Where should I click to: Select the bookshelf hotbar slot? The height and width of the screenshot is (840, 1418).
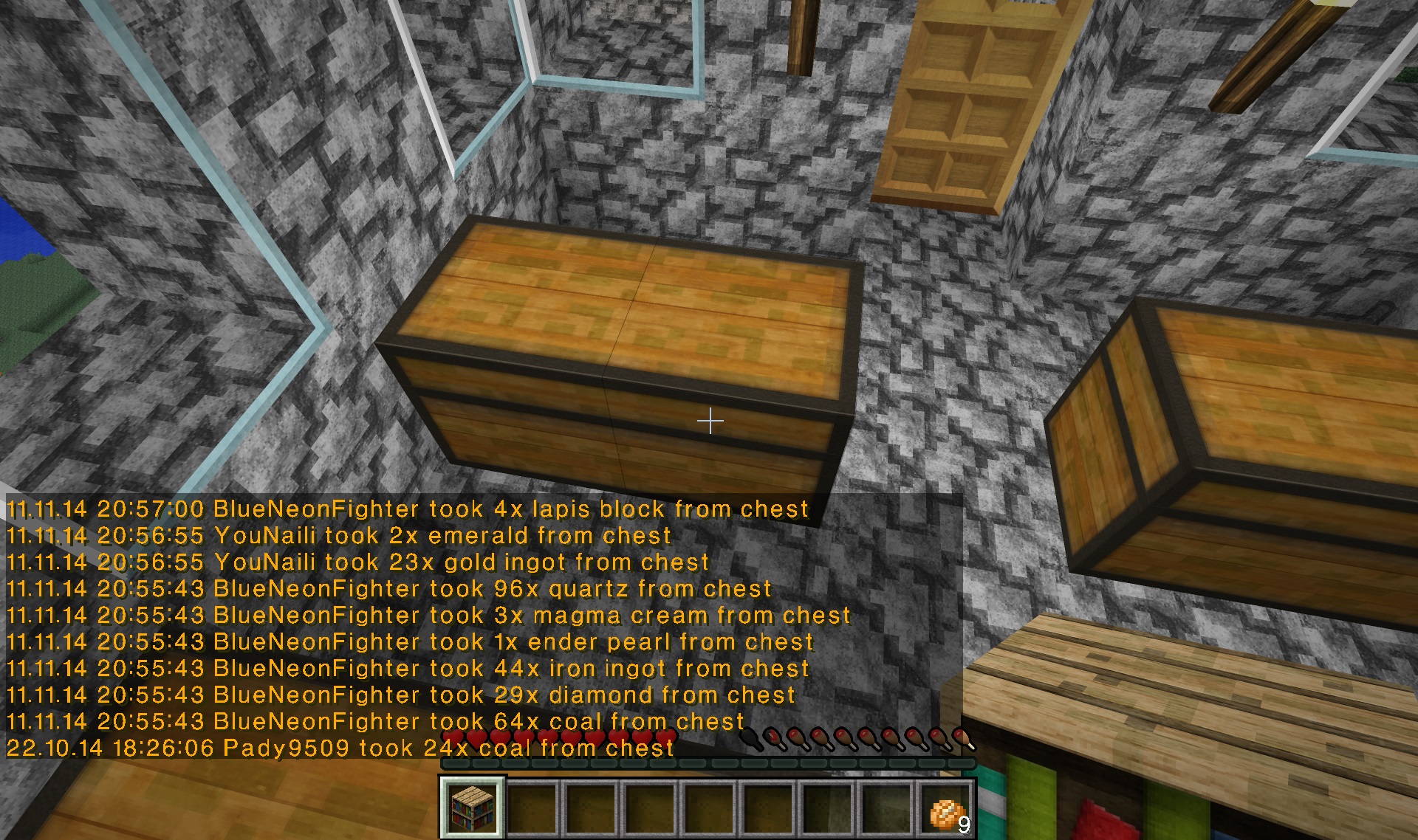473,808
